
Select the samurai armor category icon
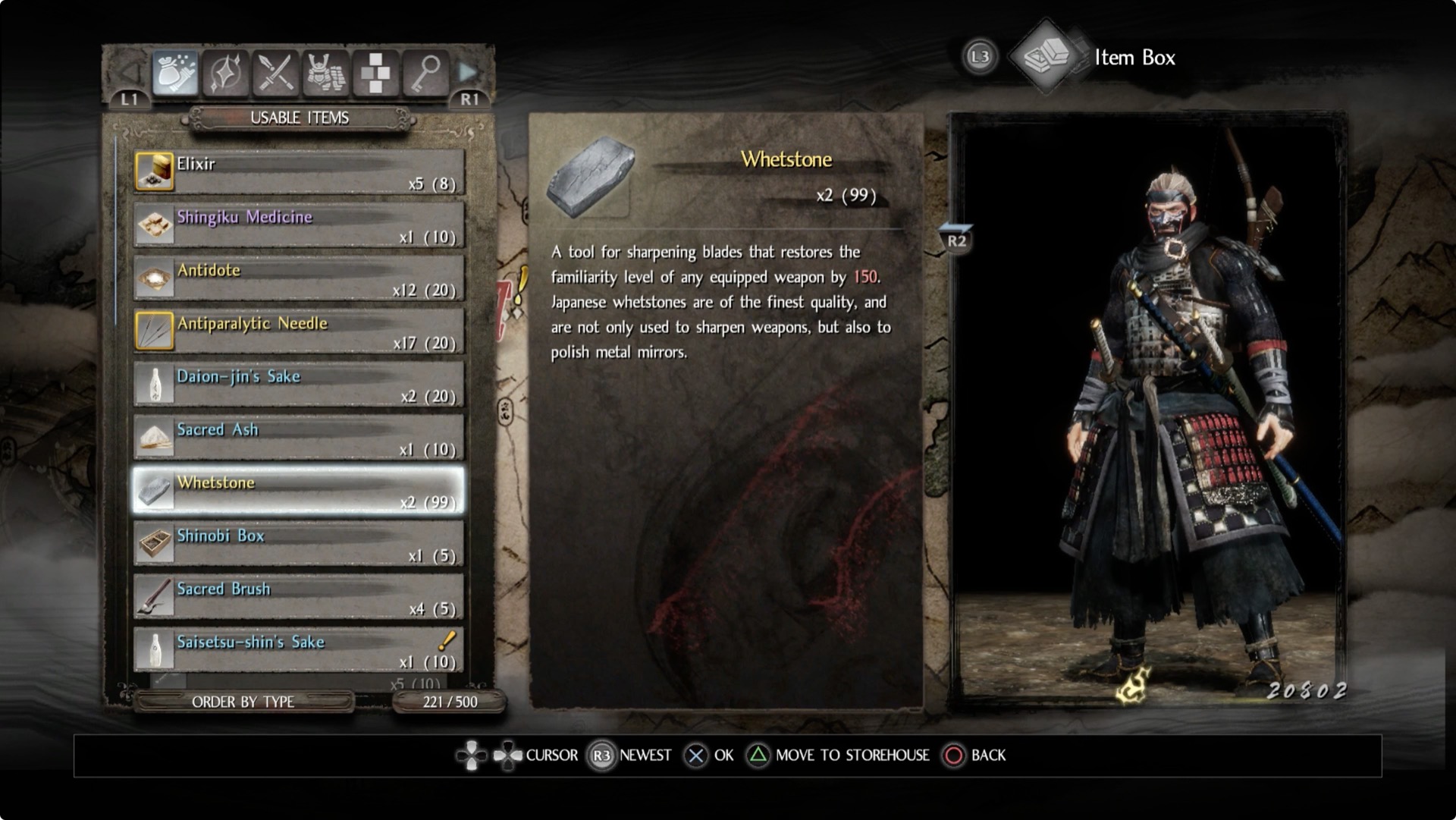click(x=325, y=73)
